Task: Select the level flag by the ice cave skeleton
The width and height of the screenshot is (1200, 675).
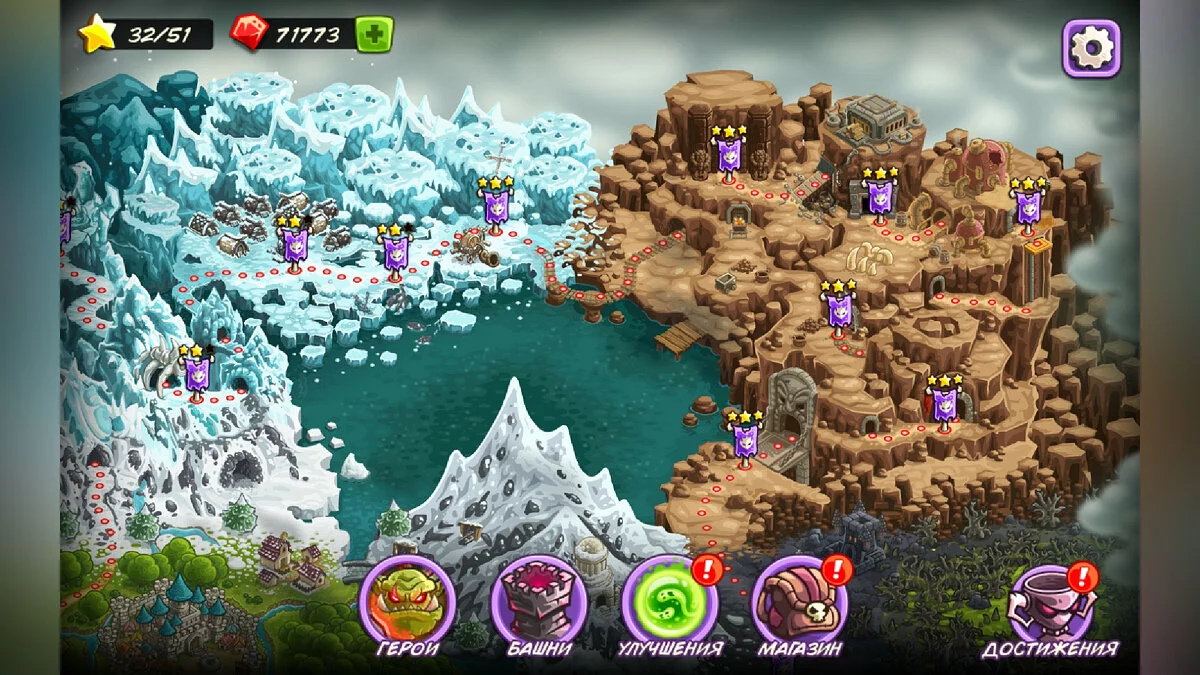Action: (196, 374)
